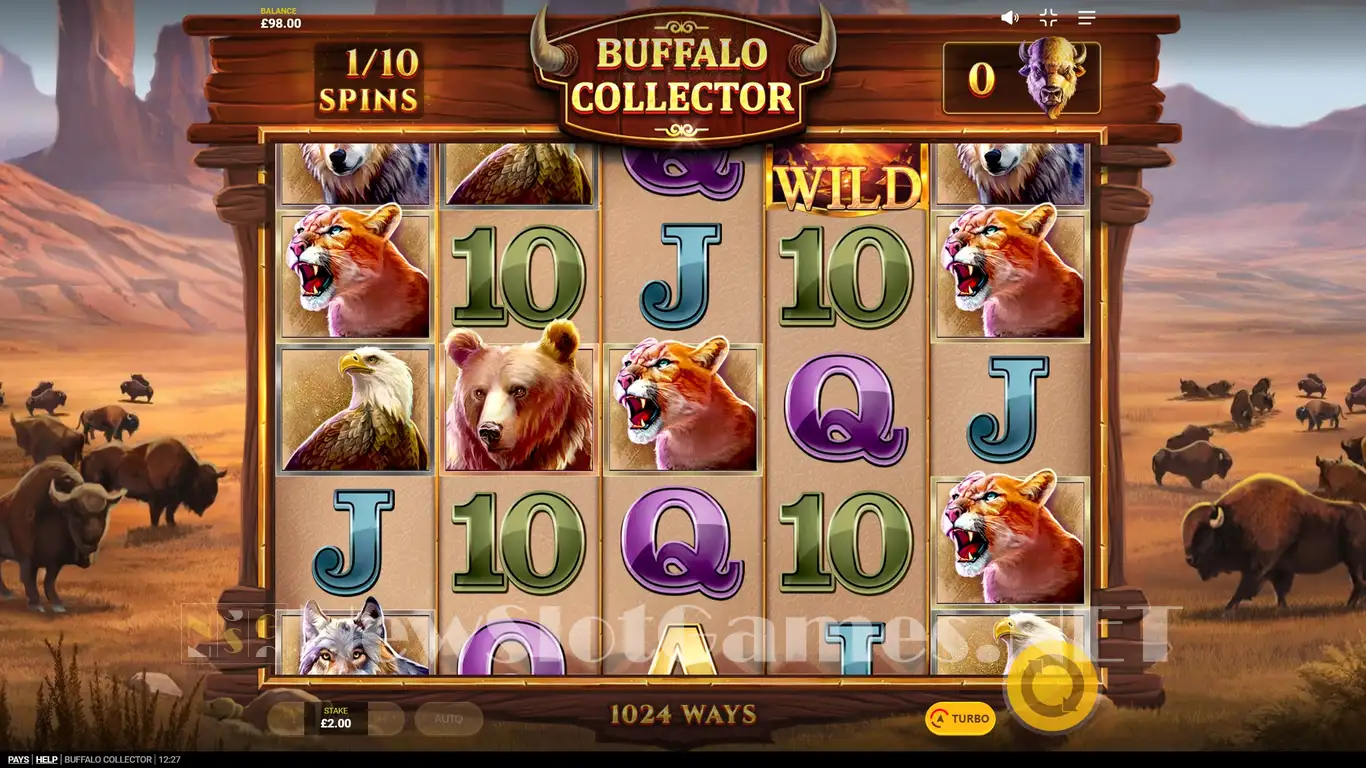Open the hamburger menu
This screenshot has width=1366, height=768.
pos(1087,18)
